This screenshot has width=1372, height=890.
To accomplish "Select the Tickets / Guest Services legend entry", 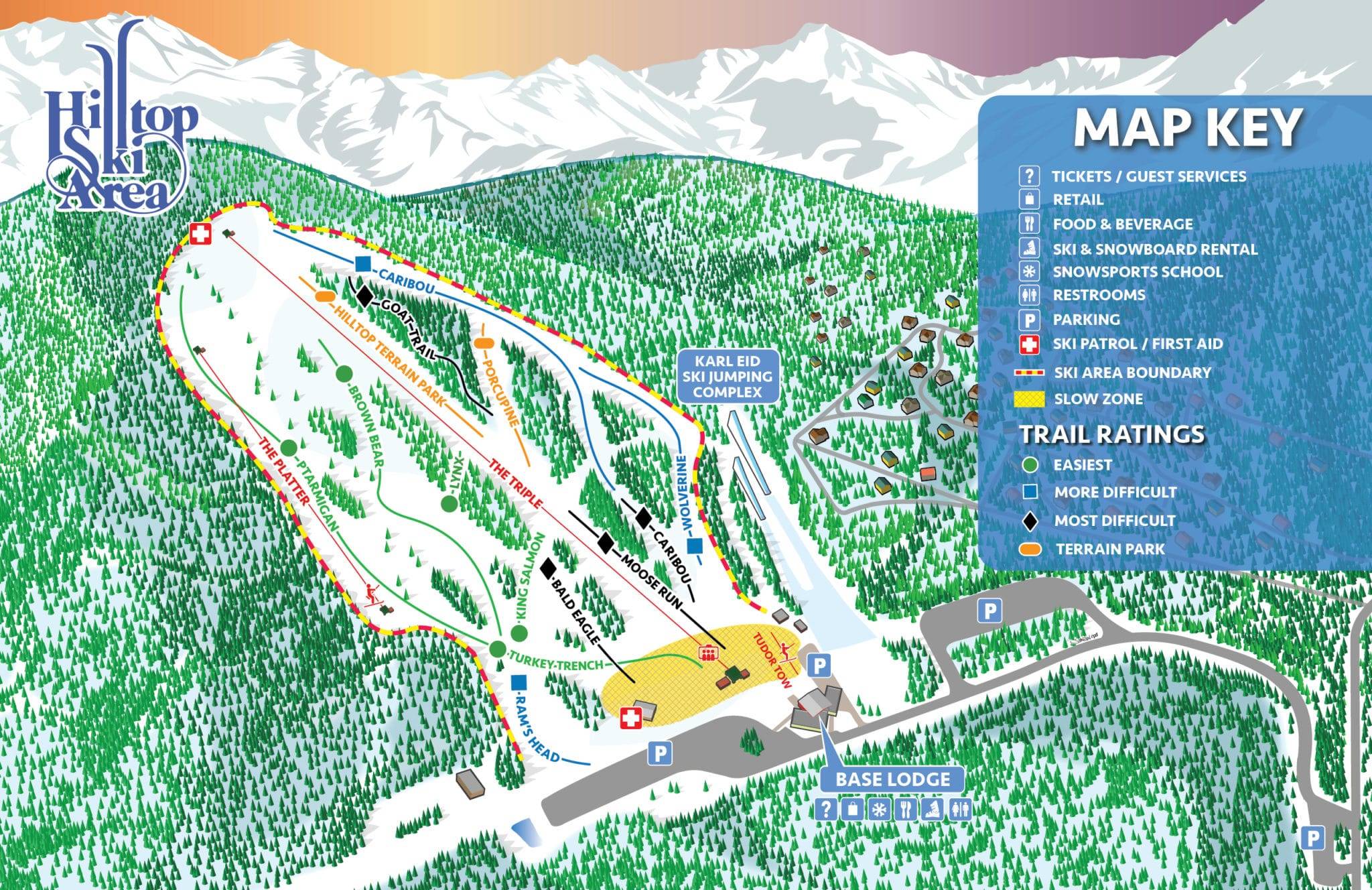I will 1148,176.
